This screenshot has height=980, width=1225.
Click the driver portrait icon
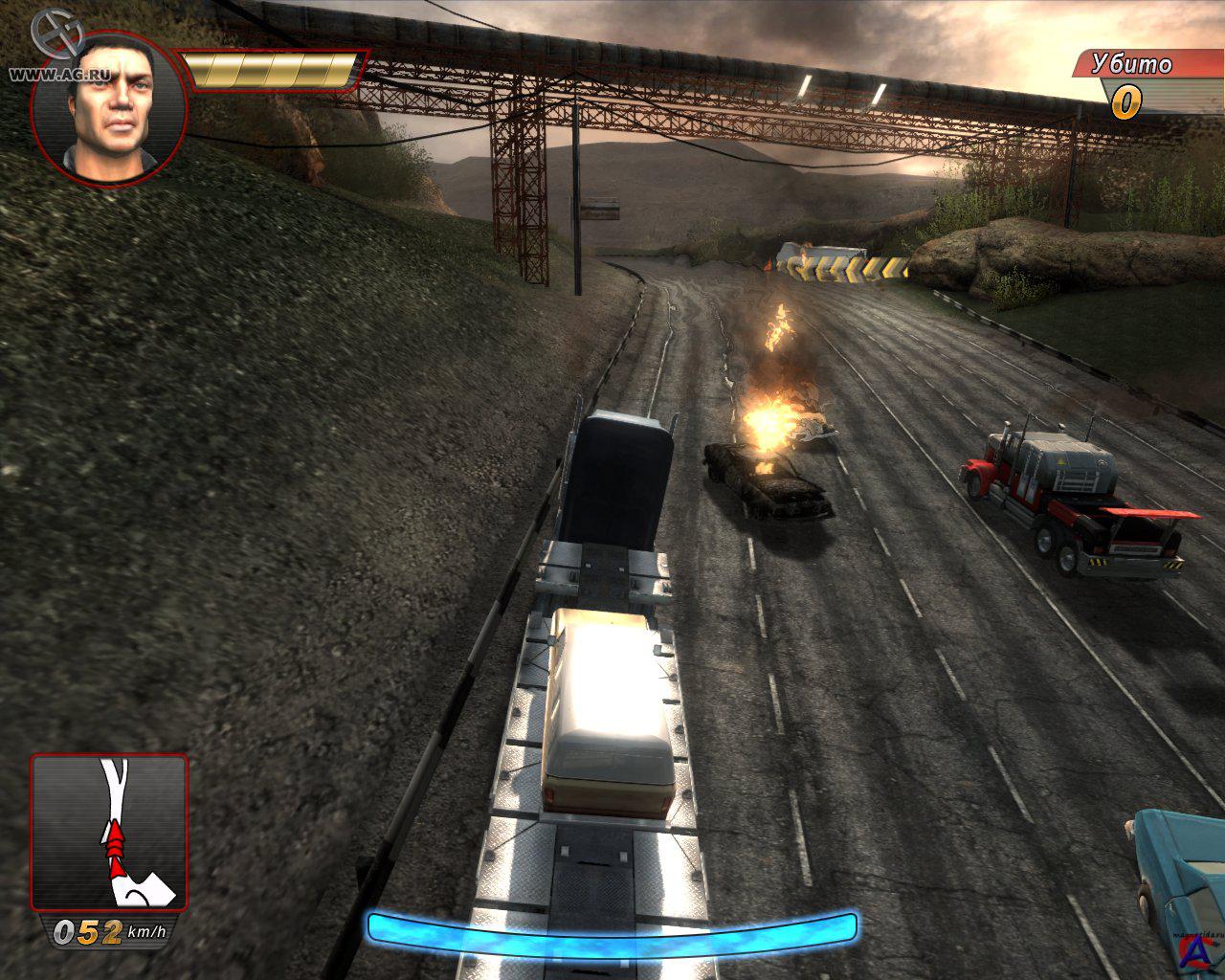pos(108,107)
